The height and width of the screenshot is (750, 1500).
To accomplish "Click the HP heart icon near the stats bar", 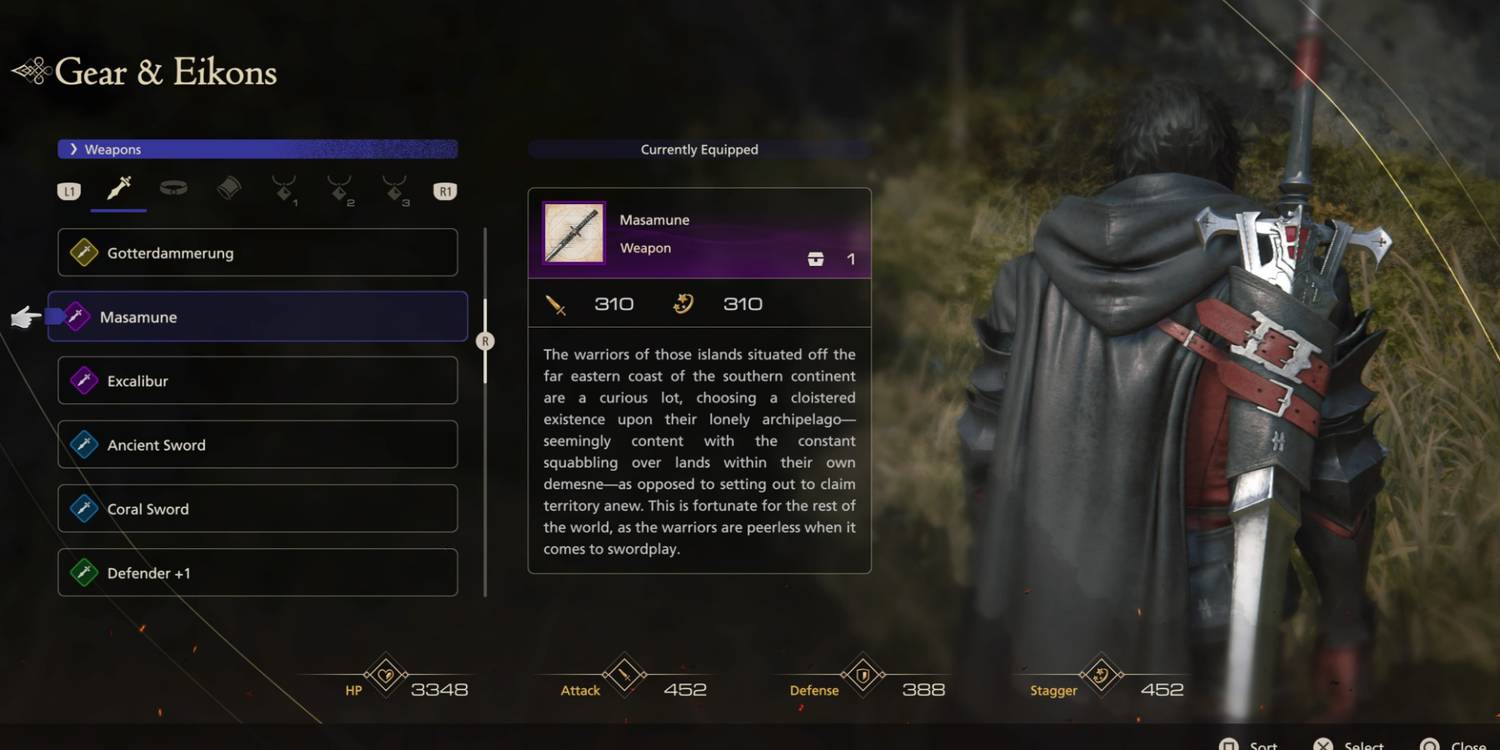I will tap(387, 676).
